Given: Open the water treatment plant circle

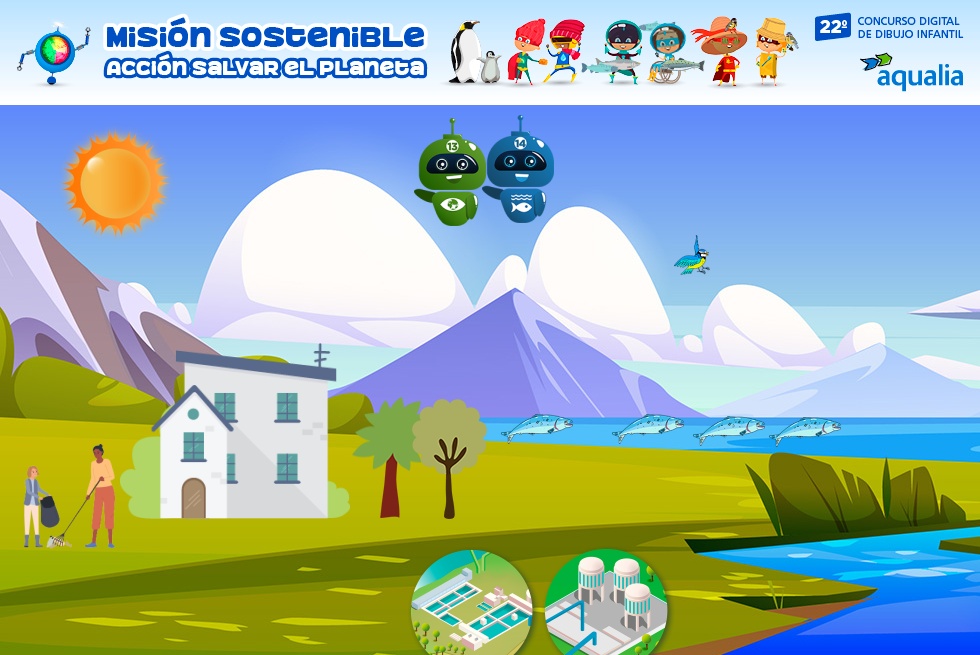Looking at the screenshot, I should pos(471,603).
